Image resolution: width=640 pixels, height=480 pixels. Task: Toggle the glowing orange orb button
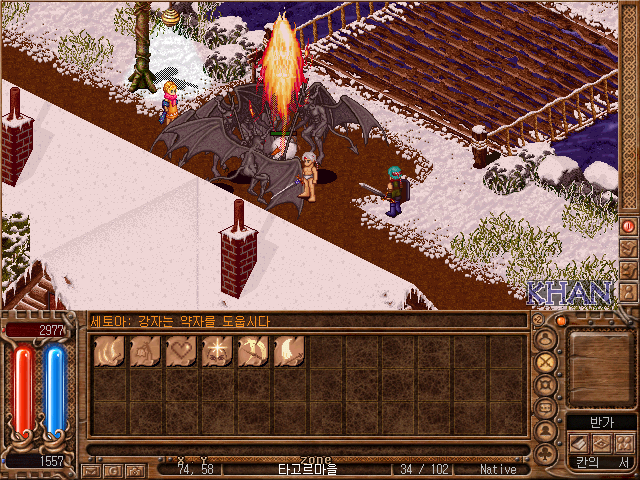561,320
